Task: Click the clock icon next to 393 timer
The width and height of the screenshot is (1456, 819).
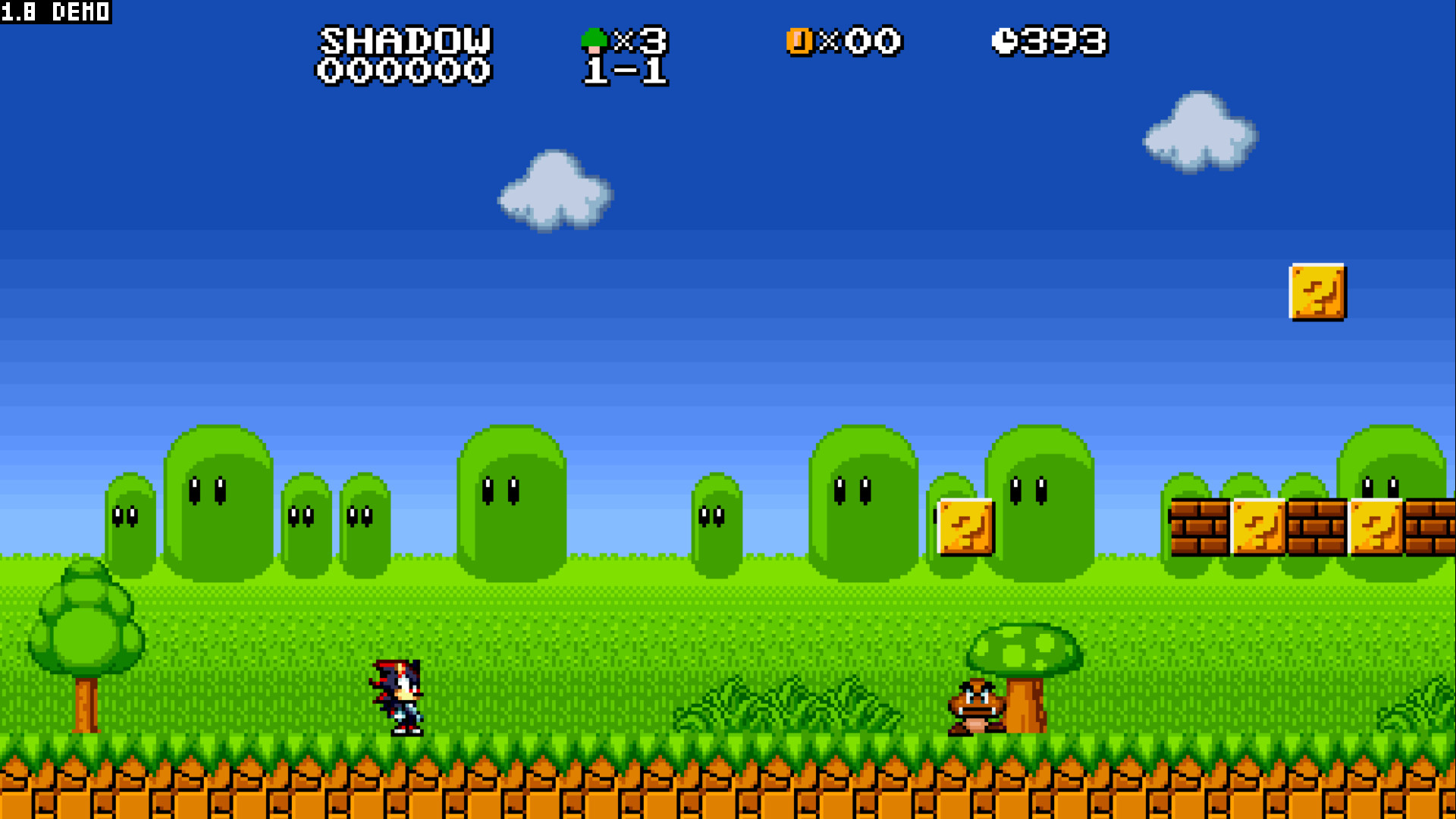Action: tap(1006, 41)
